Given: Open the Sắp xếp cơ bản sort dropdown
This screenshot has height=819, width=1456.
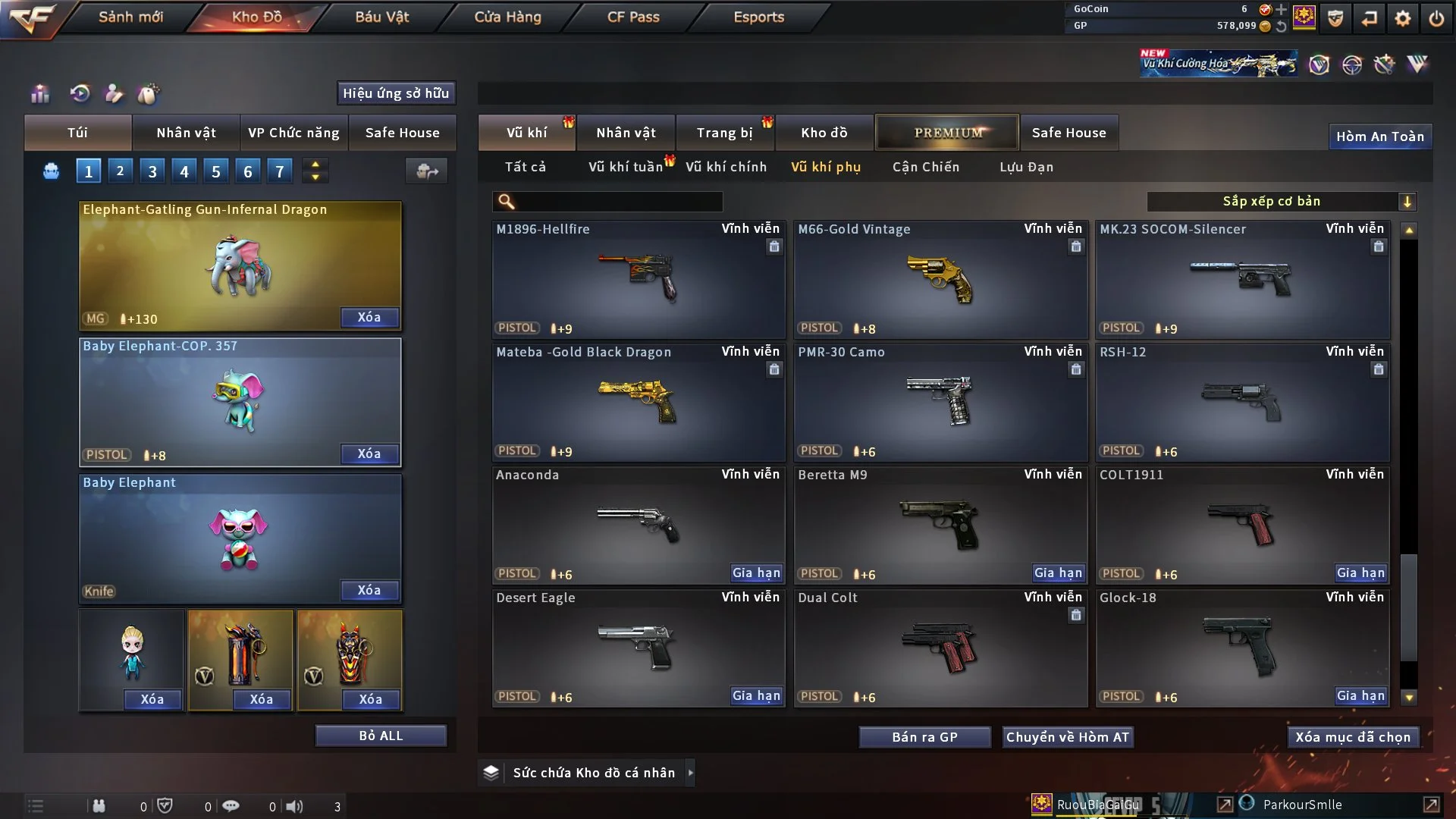Looking at the screenshot, I should pos(1281,201).
